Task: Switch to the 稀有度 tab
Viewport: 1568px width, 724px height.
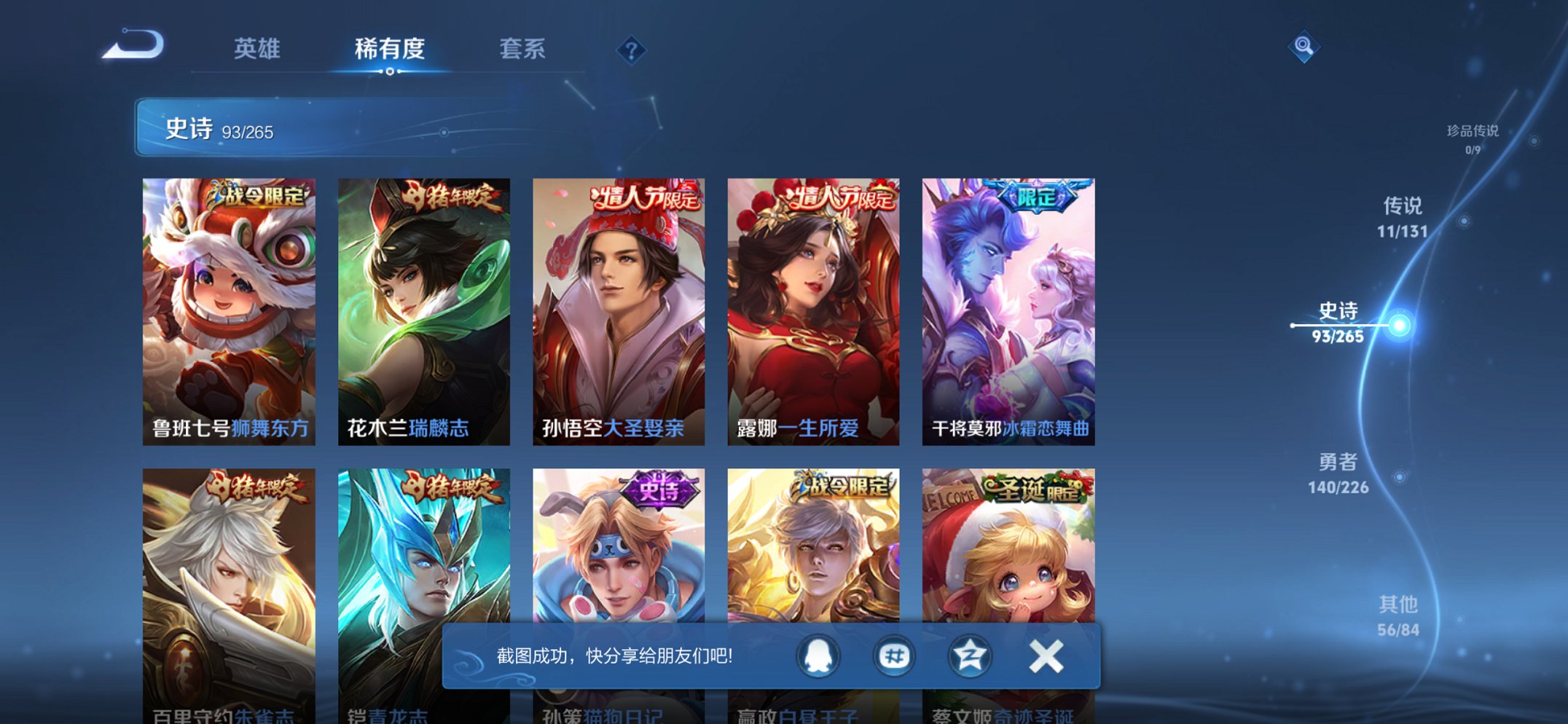Action: click(390, 50)
